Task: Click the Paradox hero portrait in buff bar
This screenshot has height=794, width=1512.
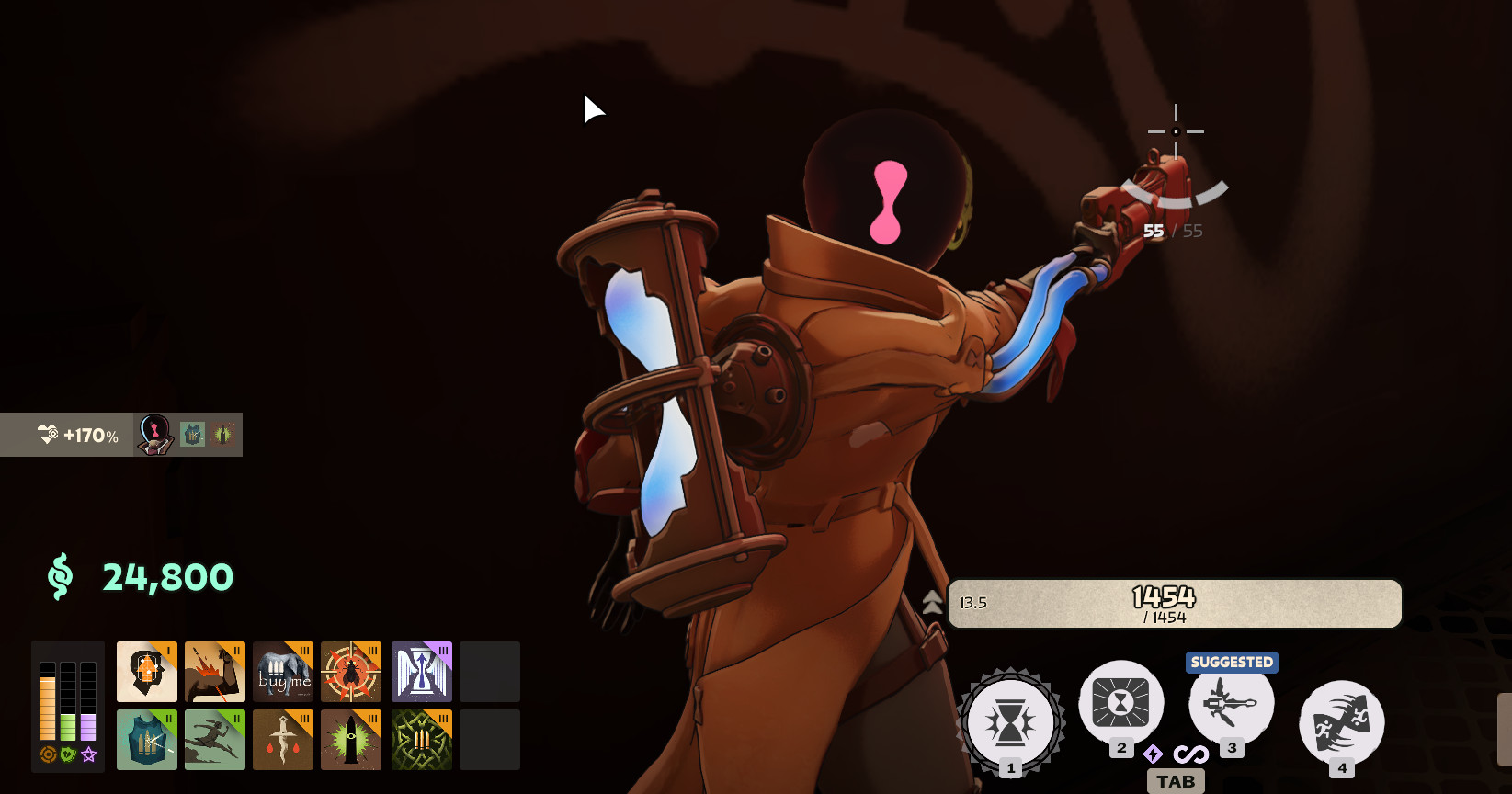Action: [x=154, y=435]
